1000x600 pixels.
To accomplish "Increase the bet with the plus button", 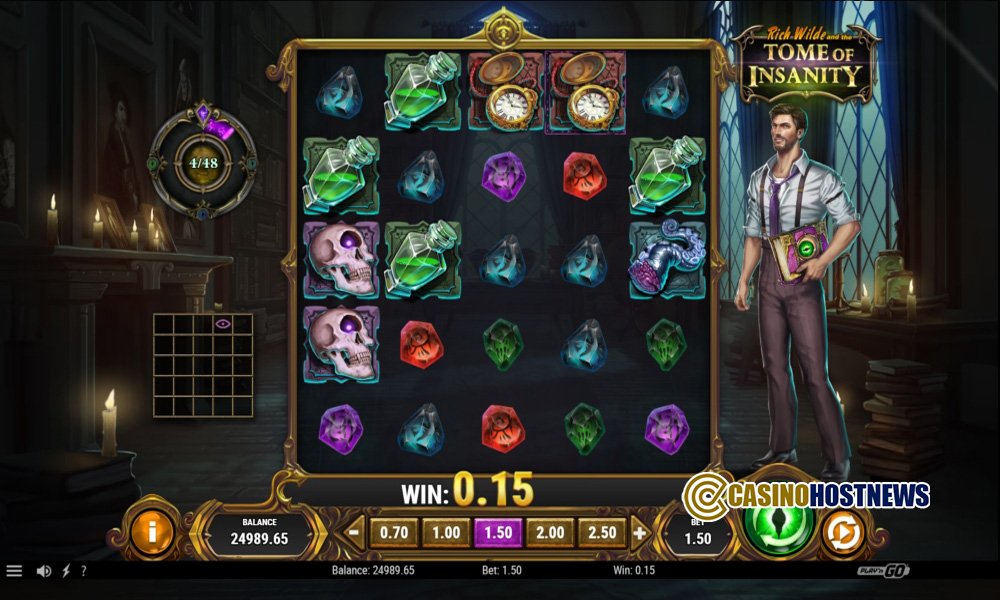I will (640, 533).
